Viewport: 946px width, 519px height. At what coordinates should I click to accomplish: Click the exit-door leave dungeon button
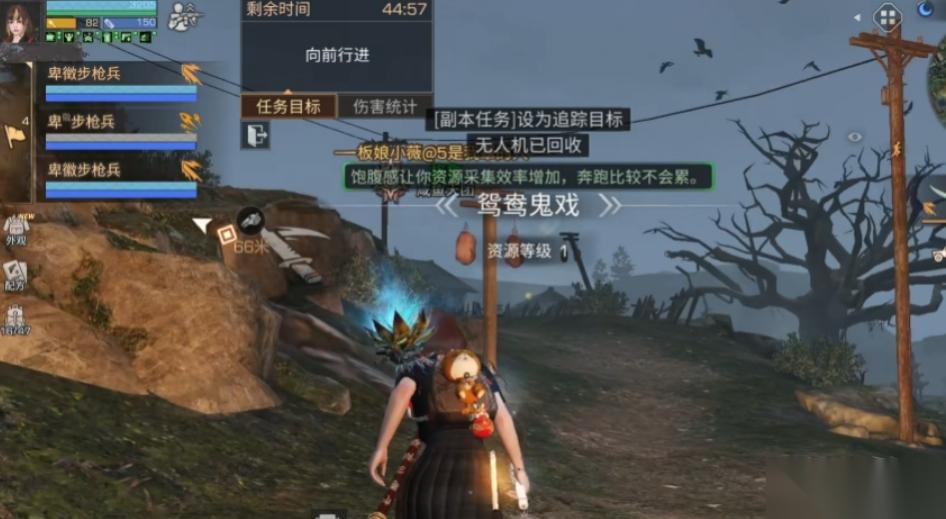pos(255,135)
